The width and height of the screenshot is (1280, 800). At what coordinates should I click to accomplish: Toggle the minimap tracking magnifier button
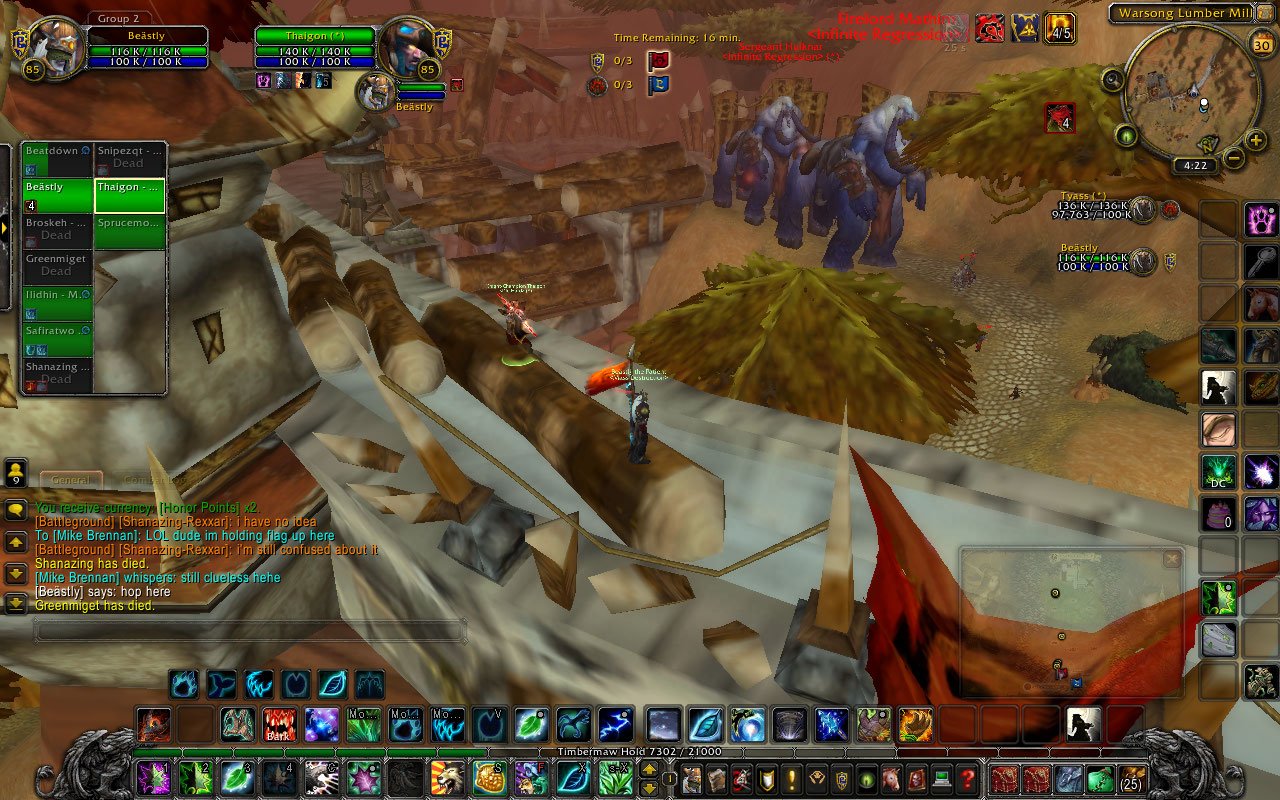point(1112,78)
